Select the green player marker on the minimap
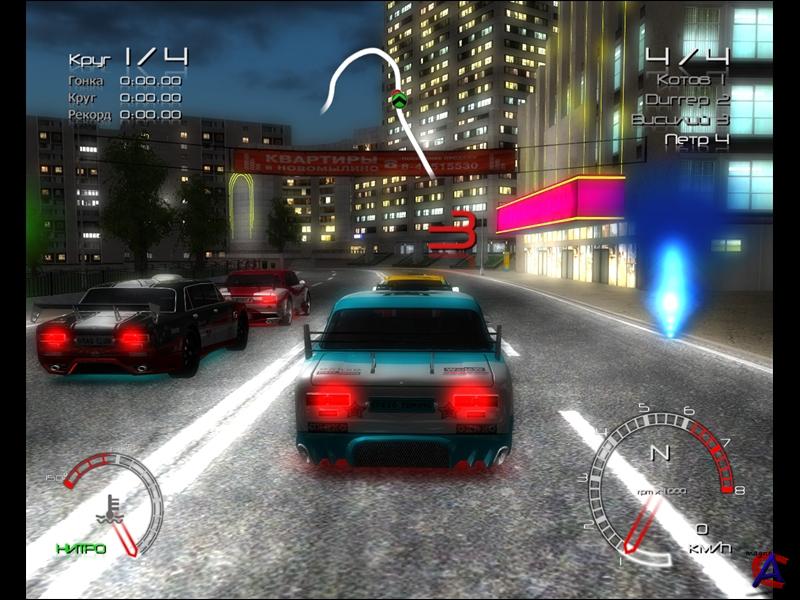The height and width of the screenshot is (600, 800). tap(399, 98)
